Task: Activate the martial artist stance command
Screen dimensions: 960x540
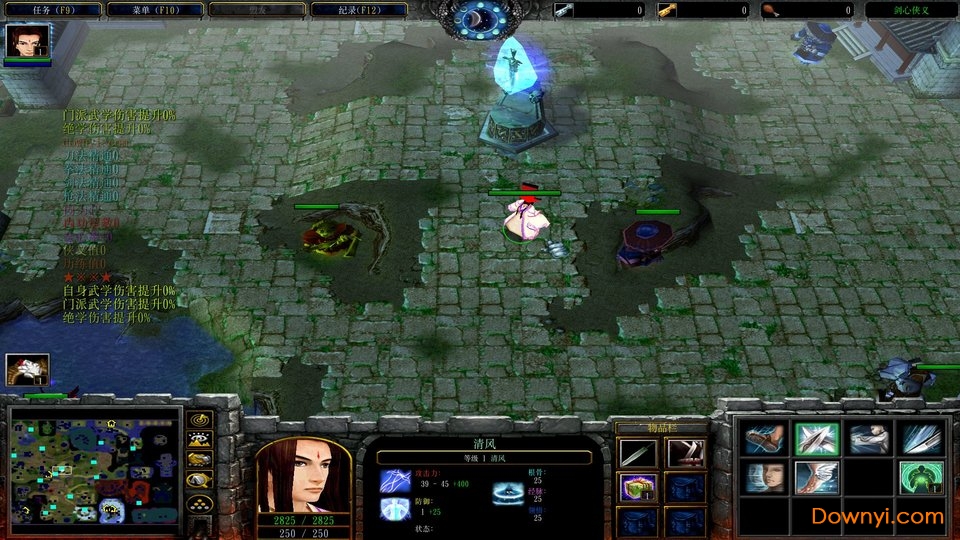Action: [x=869, y=439]
